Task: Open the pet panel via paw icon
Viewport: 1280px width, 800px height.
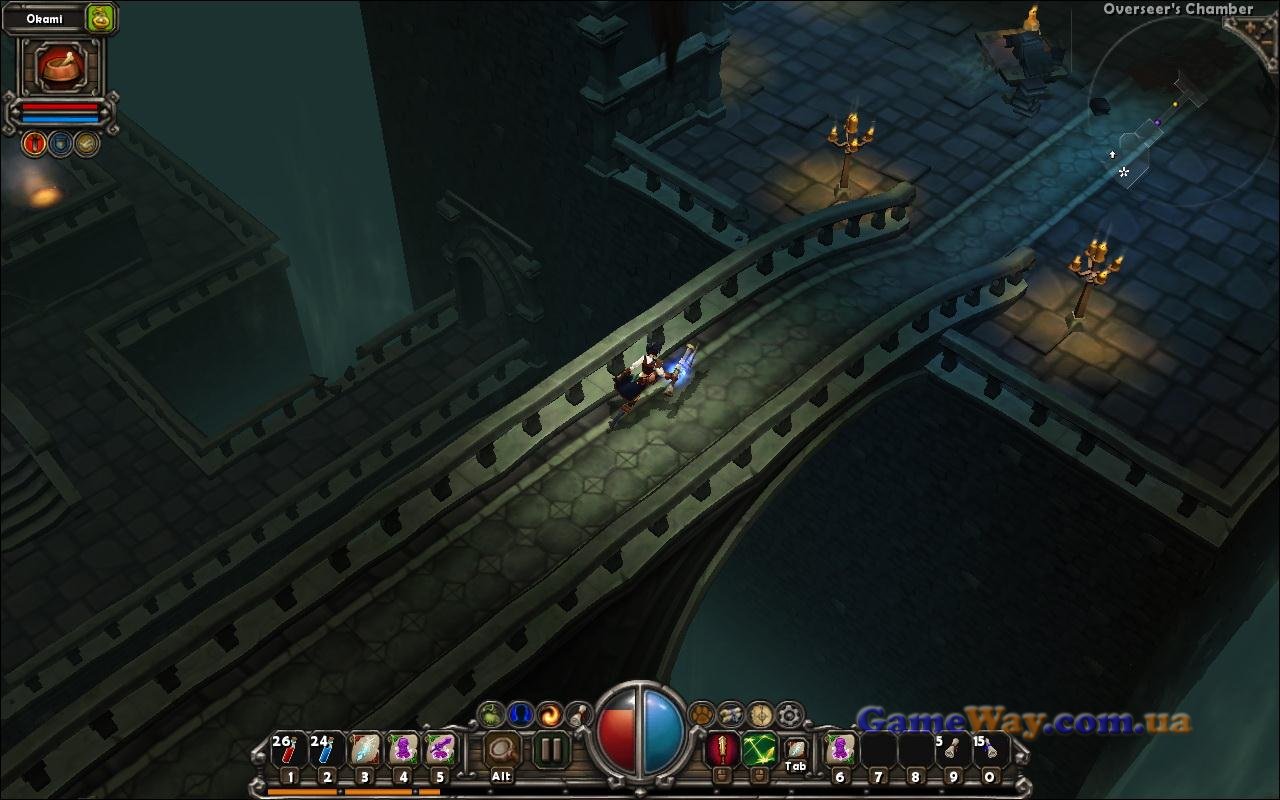Action: 702,714
